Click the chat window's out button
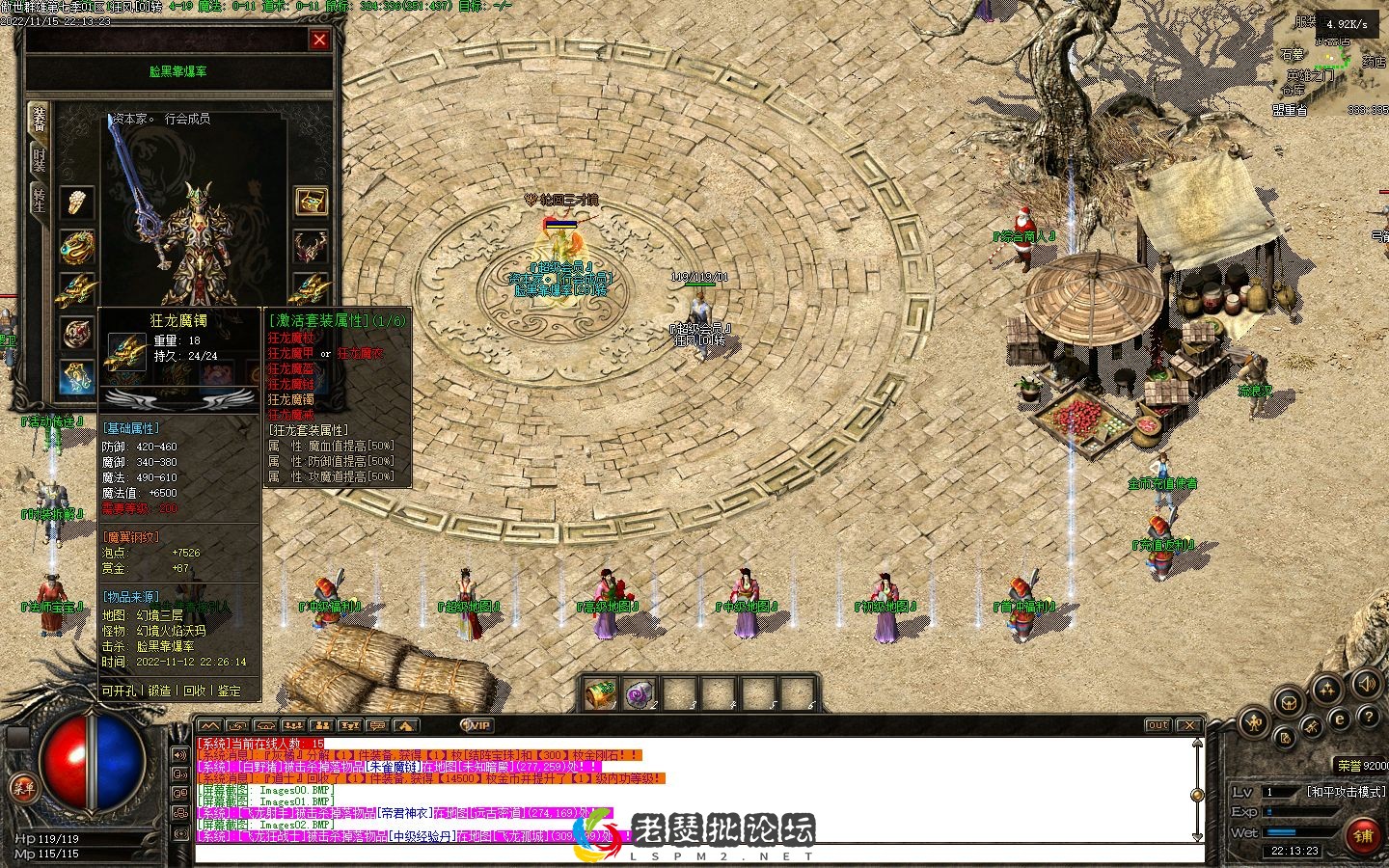1389x868 pixels. [x=1157, y=725]
